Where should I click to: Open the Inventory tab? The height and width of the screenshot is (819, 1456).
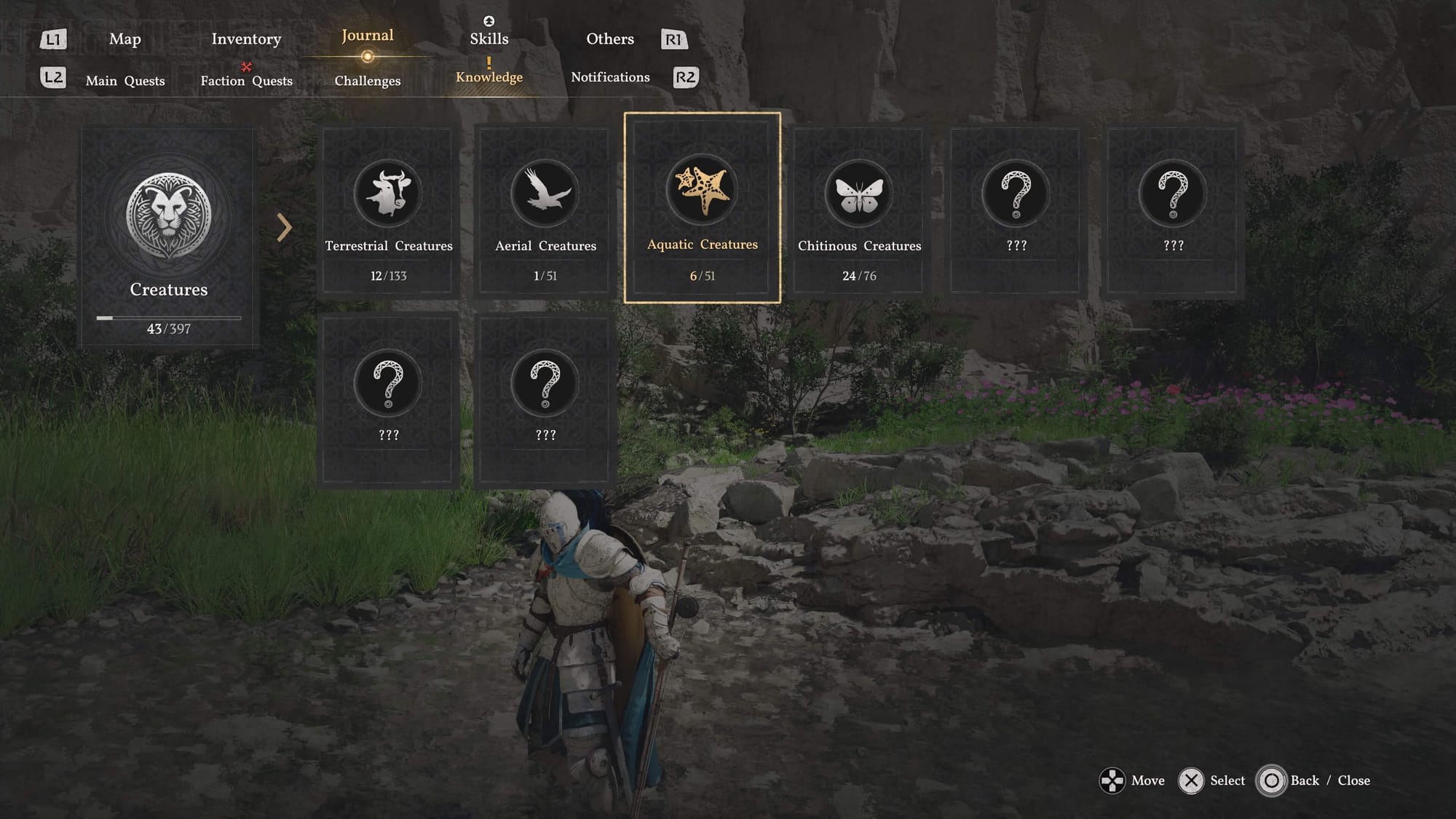tap(246, 39)
